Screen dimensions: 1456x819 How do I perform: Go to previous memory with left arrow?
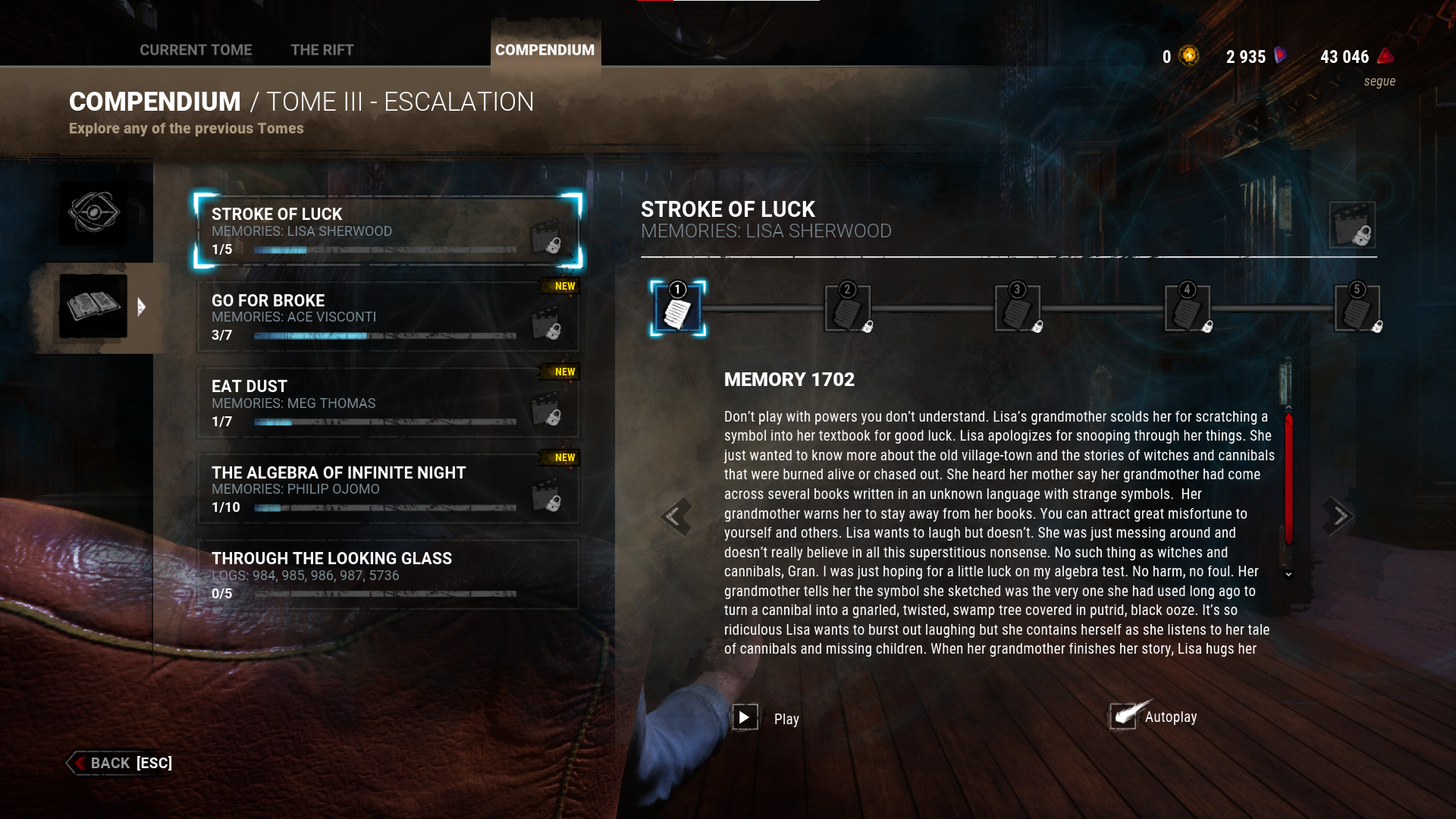click(674, 516)
